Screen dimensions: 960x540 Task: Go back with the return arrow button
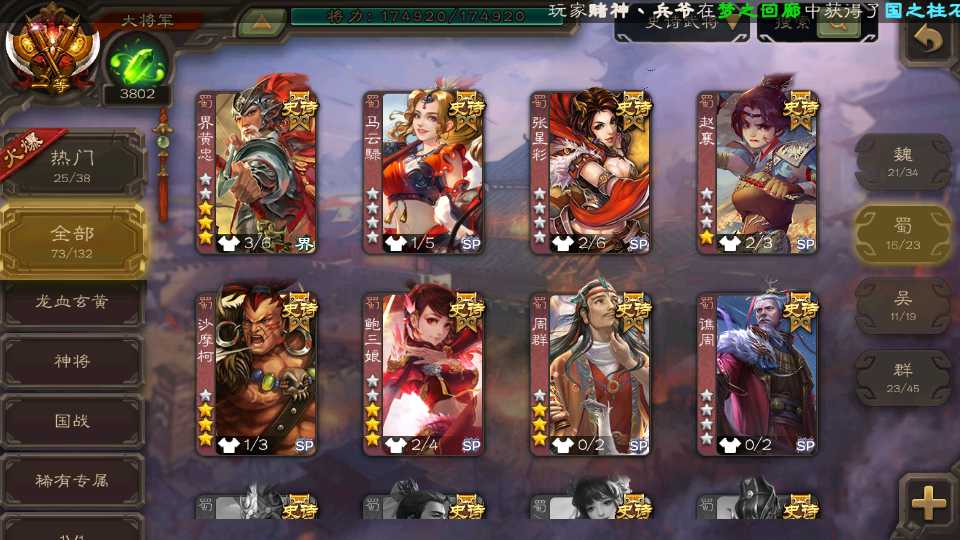(x=929, y=40)
